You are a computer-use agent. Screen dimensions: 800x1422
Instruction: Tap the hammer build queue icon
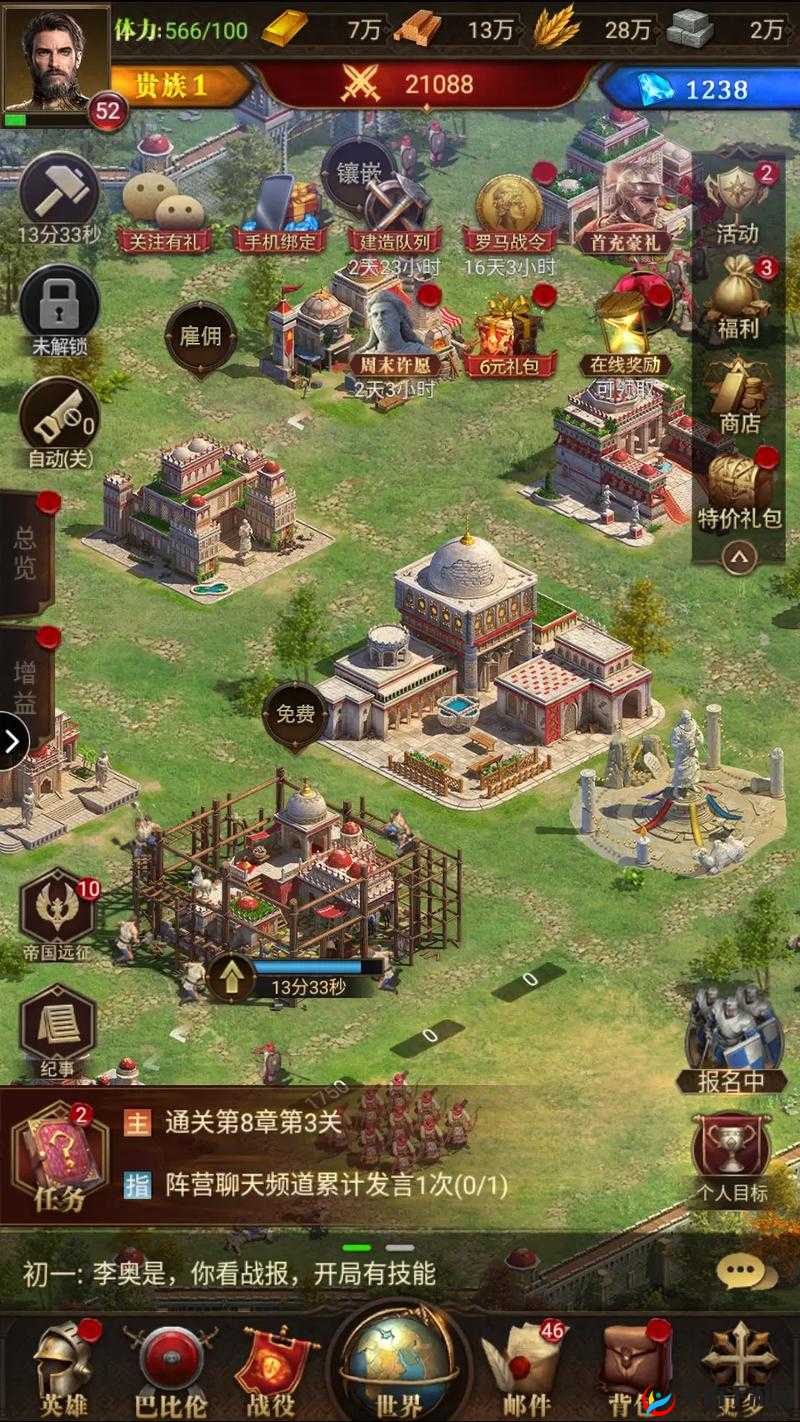tap(59, 192)
